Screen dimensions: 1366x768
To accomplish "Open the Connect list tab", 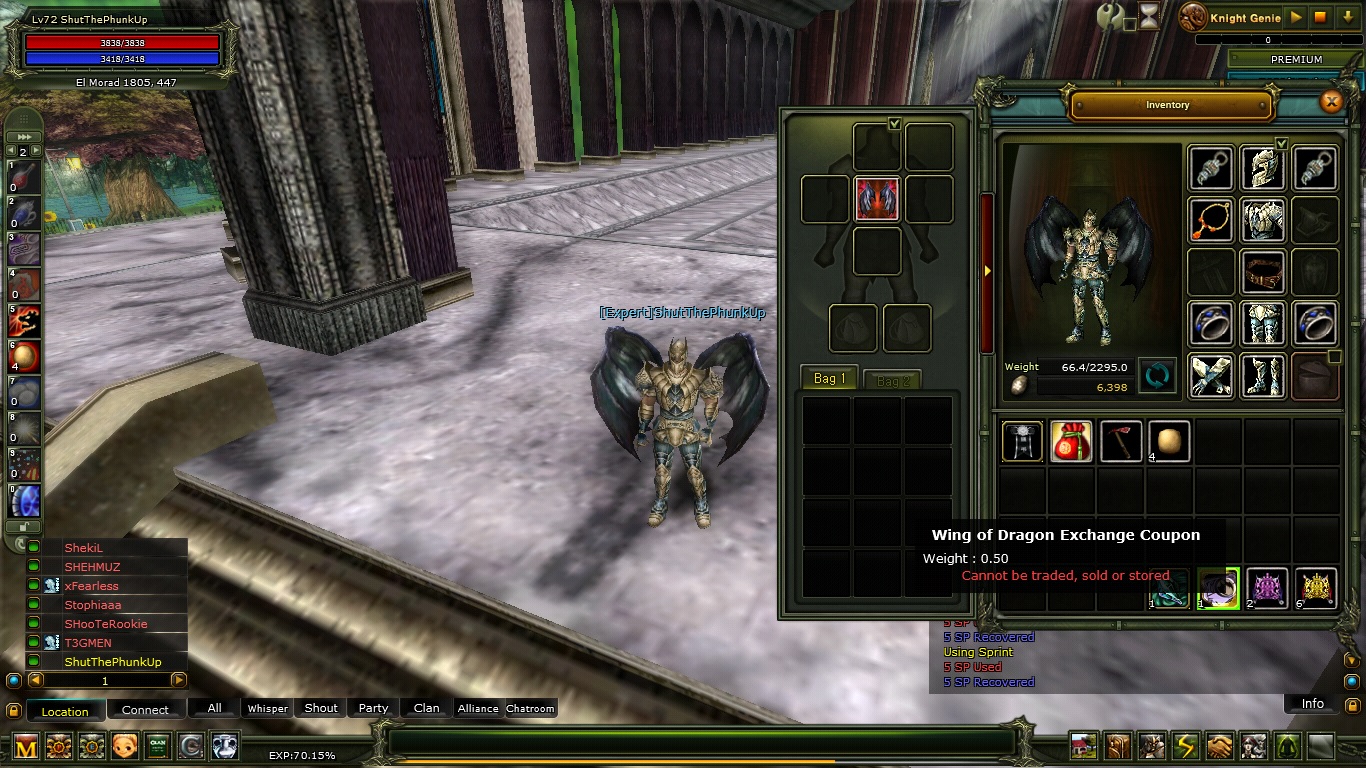I will coord(145,710).
